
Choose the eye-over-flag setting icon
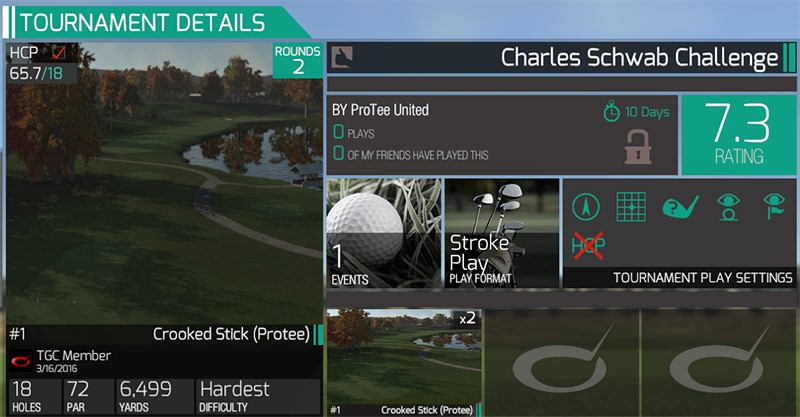point(773,207)
